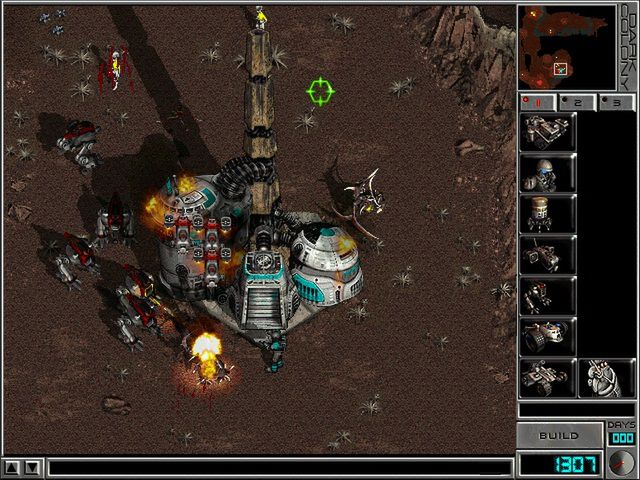Select the barrel-shaped robot unit icon
This screenshot has height=480, width=640.
pos(547,214)
